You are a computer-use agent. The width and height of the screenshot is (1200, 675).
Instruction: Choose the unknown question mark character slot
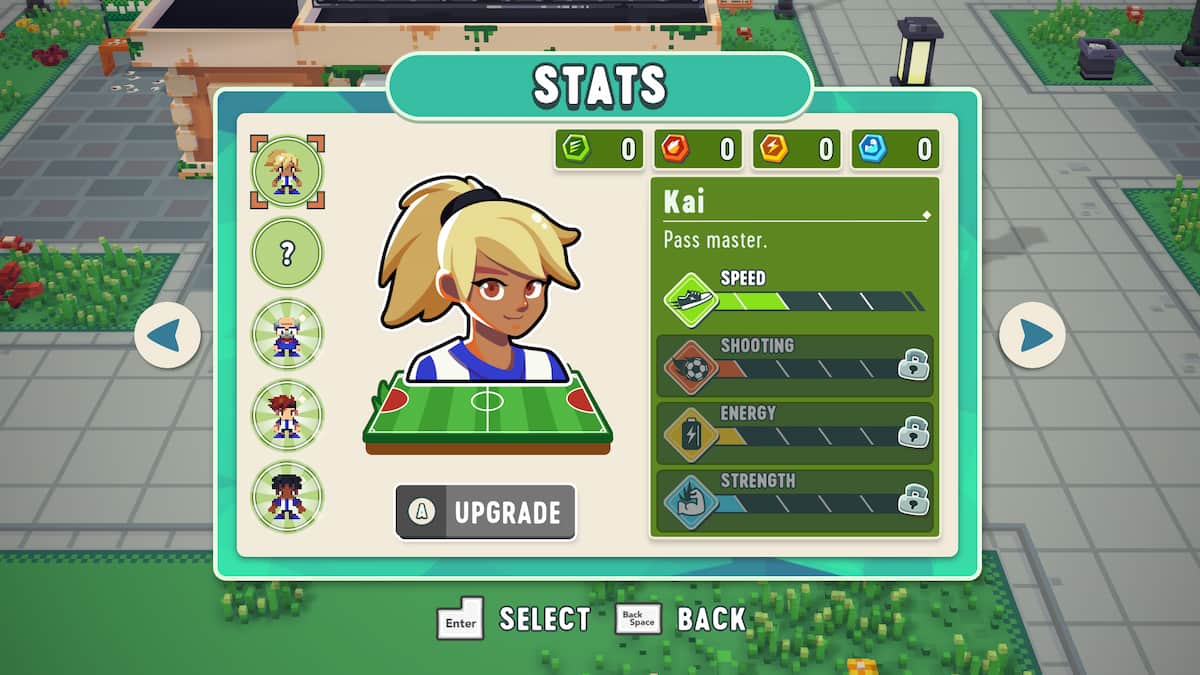click(x=287, y=253)
